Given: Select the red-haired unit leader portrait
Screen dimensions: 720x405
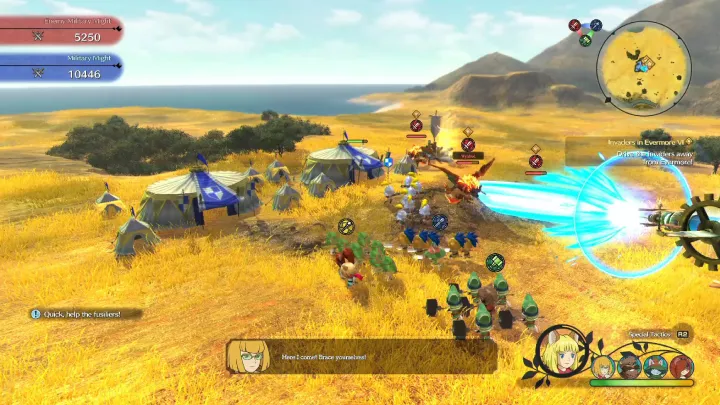Looking at the screenshot, I should pos(682,366).
